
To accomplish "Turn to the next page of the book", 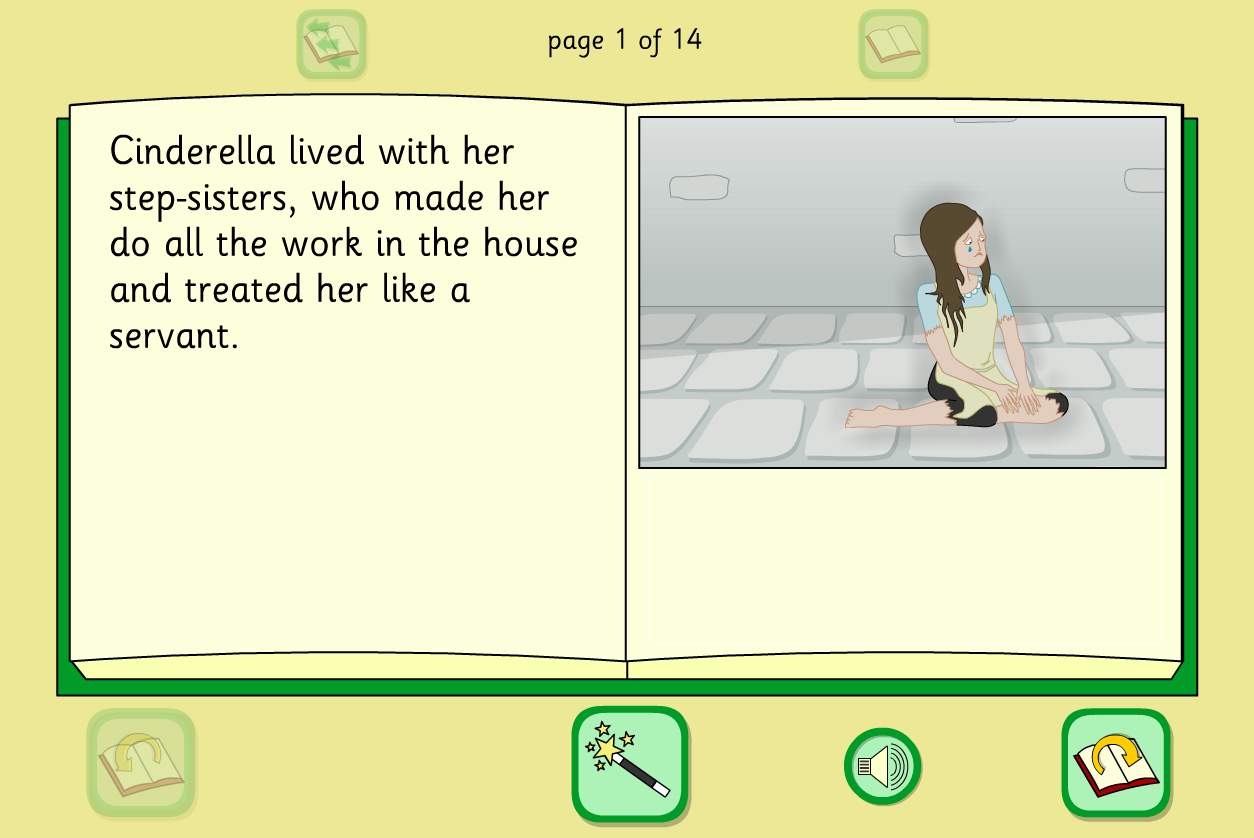I will (x=1115, y=765).
